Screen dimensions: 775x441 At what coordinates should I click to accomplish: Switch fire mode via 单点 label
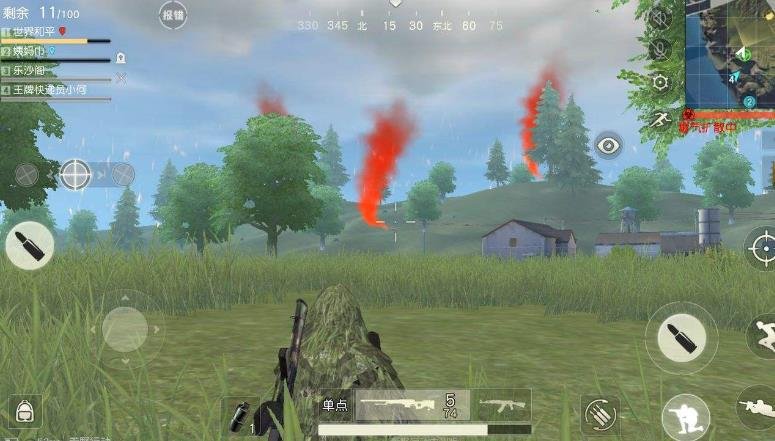click(x=334, y=406)
